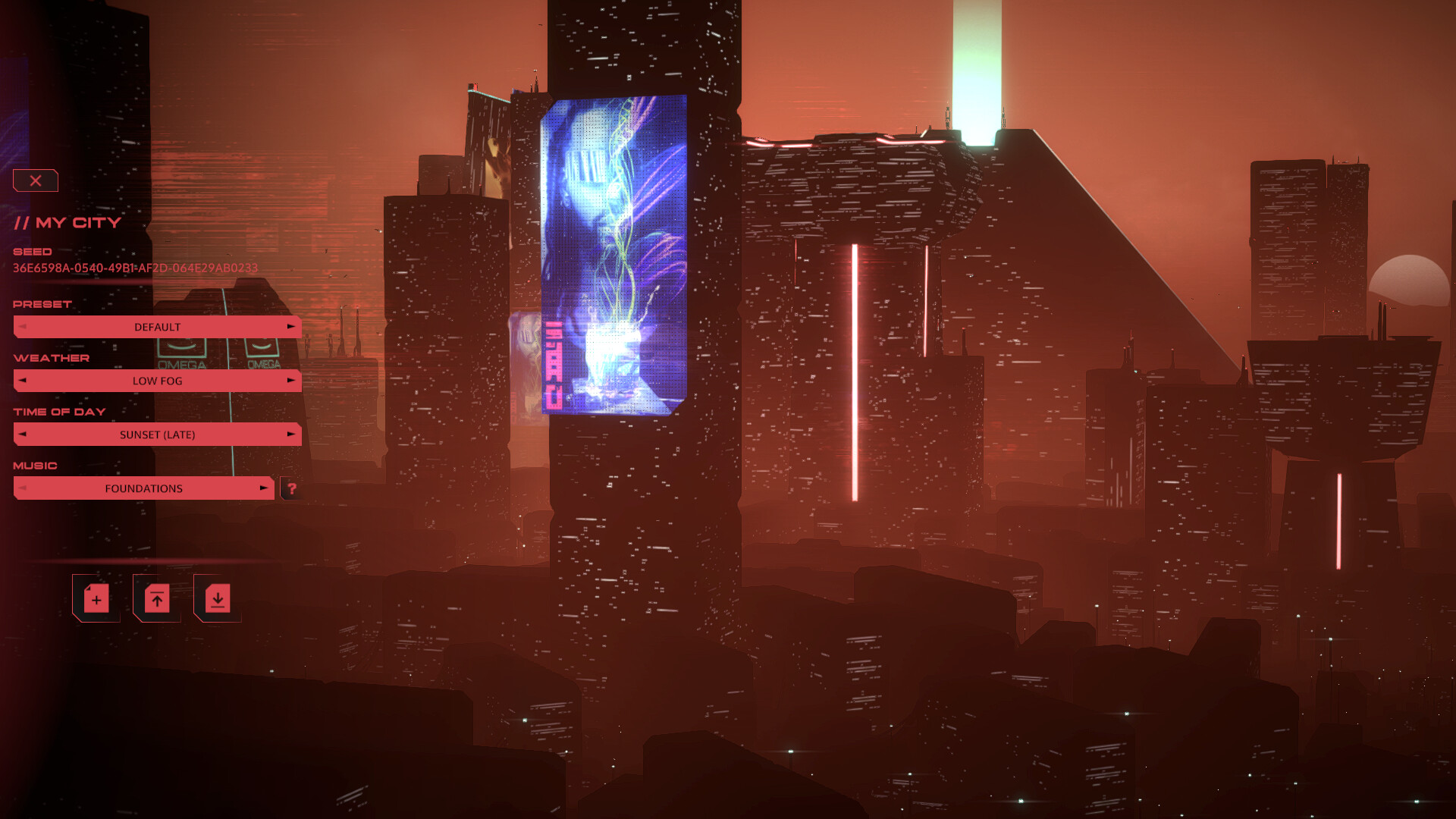Cycle the Preset backward with the left arrow
The image size is (1456, 819).
click(22, 326)
